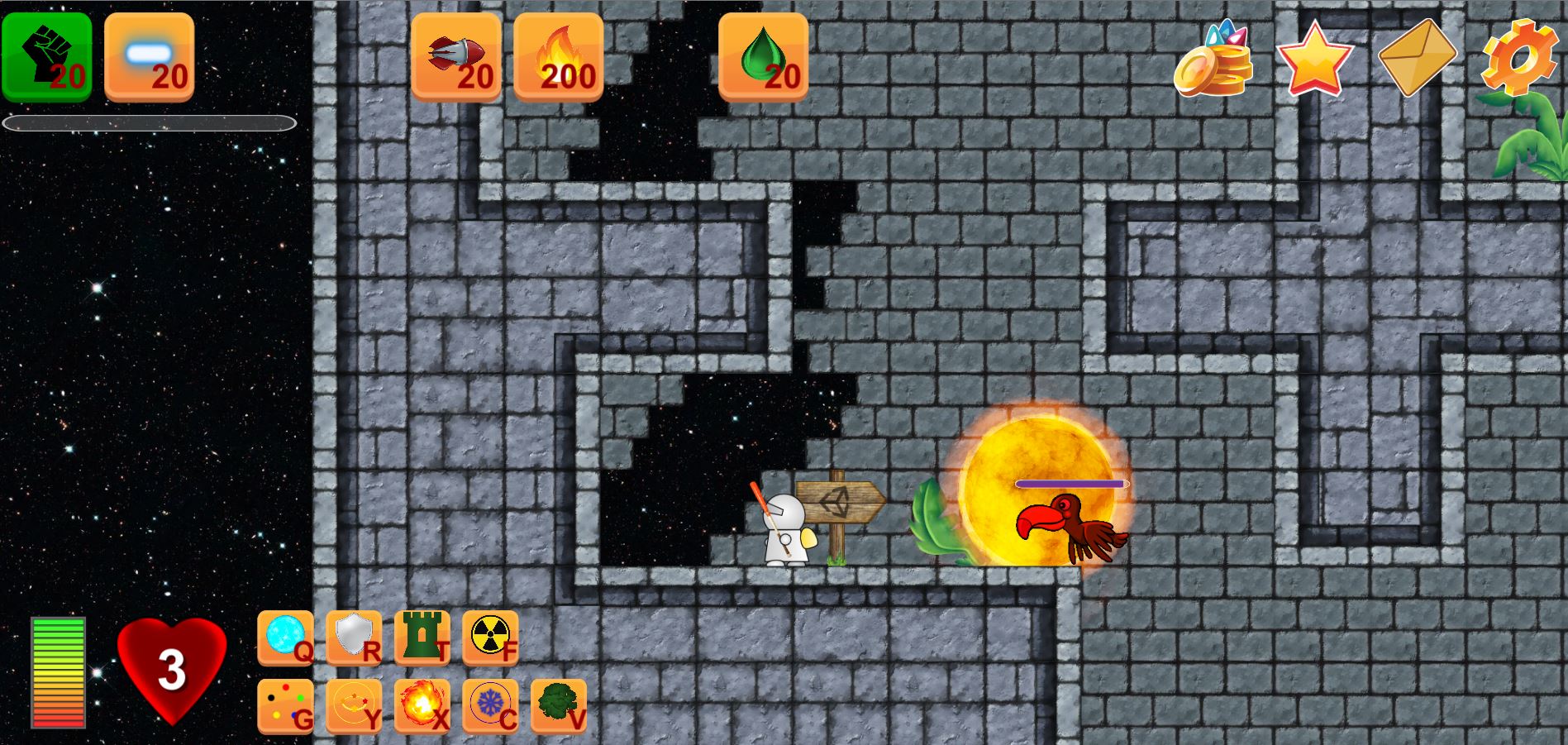Switch to the green acid drop weapon
The width and height of the screenshot is (1568, 745).
764,57
